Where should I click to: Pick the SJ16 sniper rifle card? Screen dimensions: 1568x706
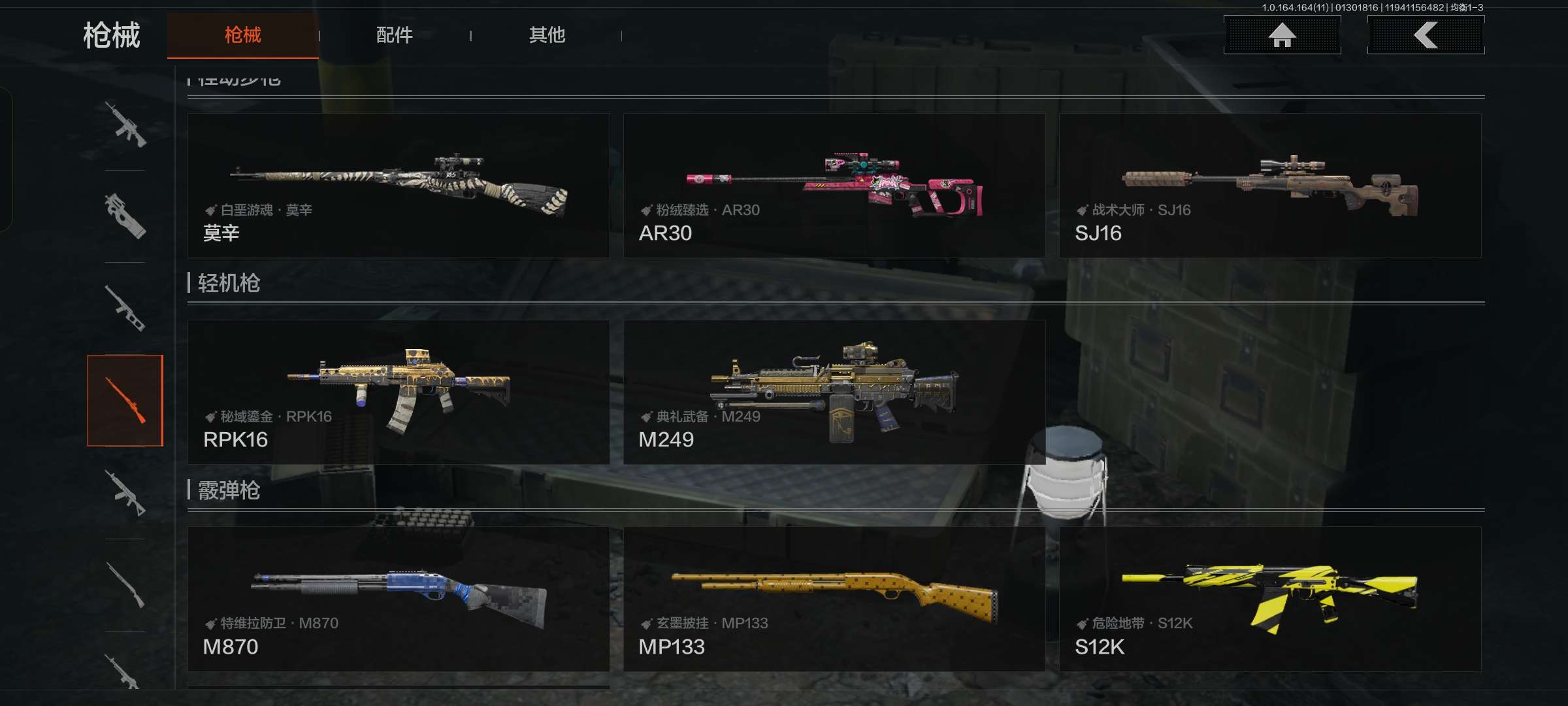pos(1270,186)
